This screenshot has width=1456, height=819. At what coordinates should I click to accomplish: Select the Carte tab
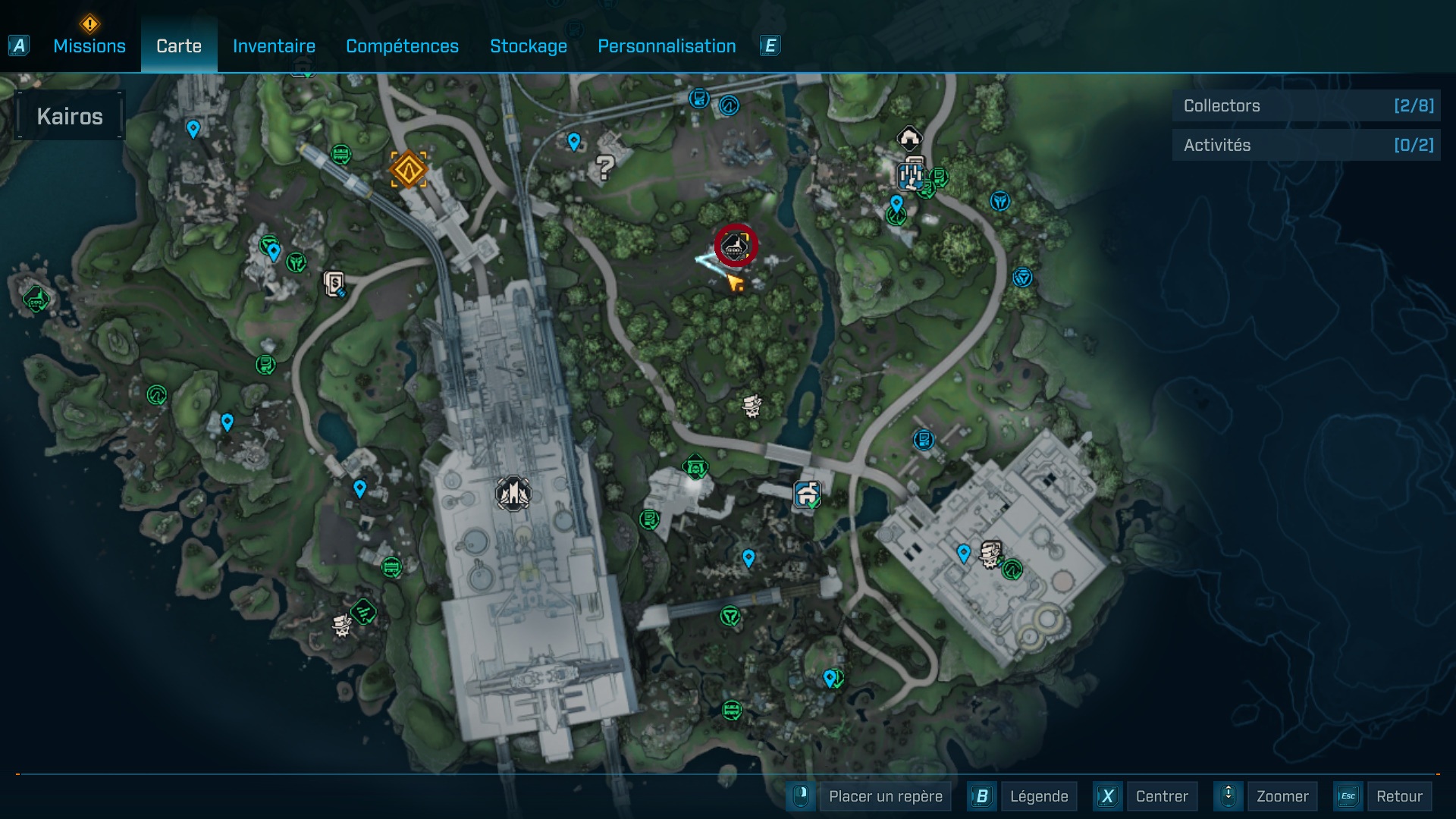coord(179,46)
